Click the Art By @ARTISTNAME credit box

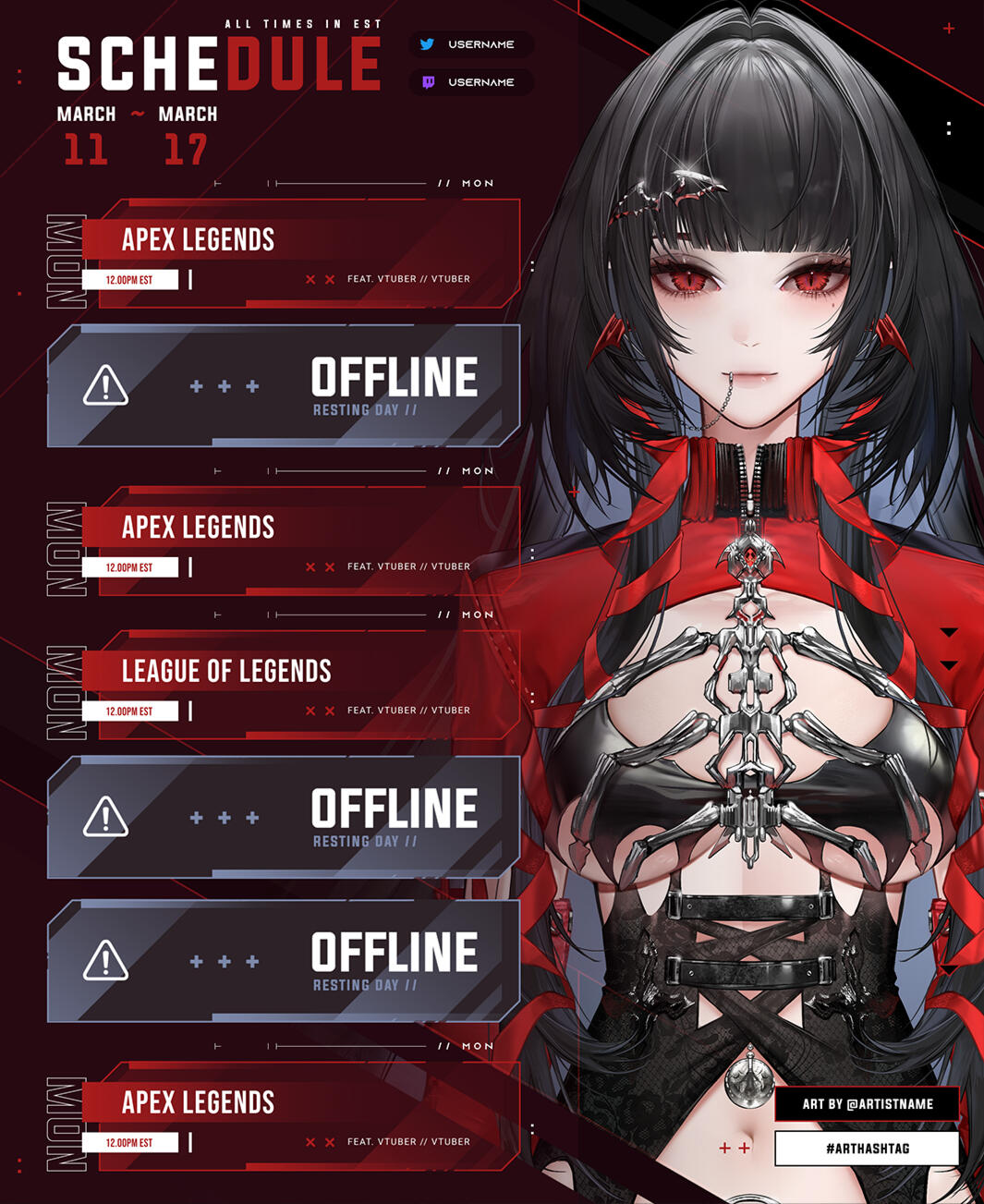coord(867,1104)
